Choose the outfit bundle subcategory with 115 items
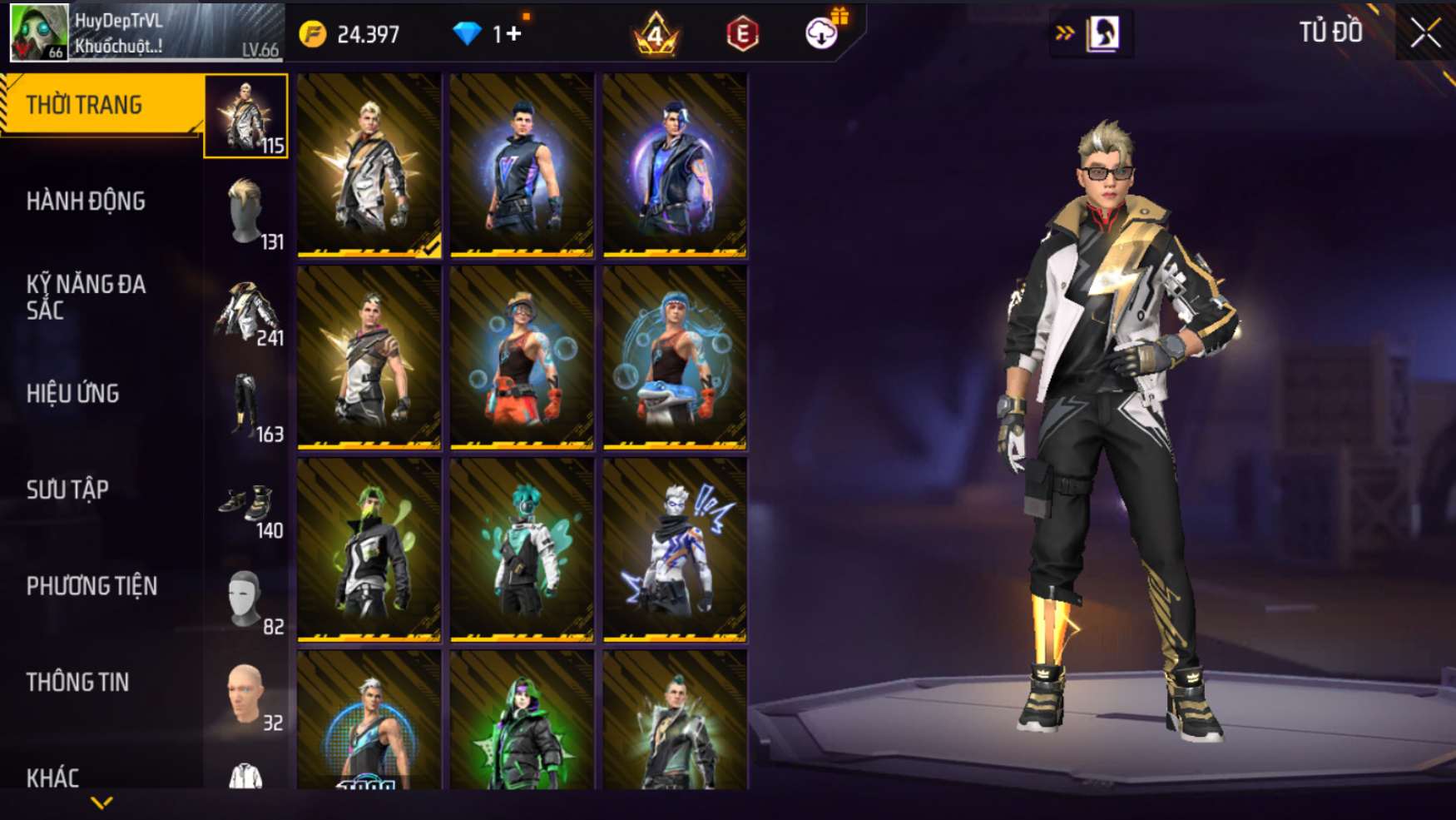The width and height of the screenshot is (1456, 820). (246, 117)
